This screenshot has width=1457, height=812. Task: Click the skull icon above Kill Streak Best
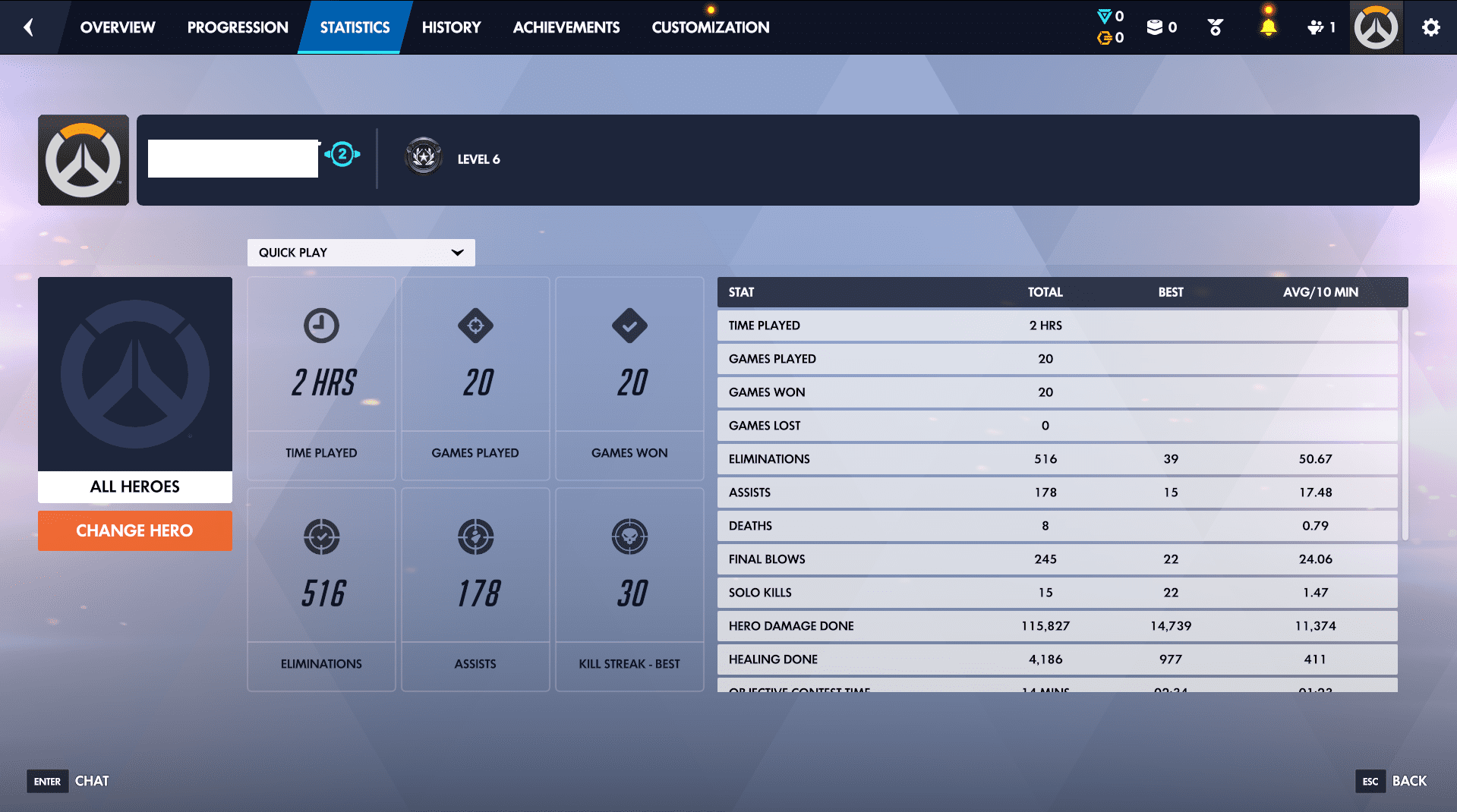(x=629, y=537)
